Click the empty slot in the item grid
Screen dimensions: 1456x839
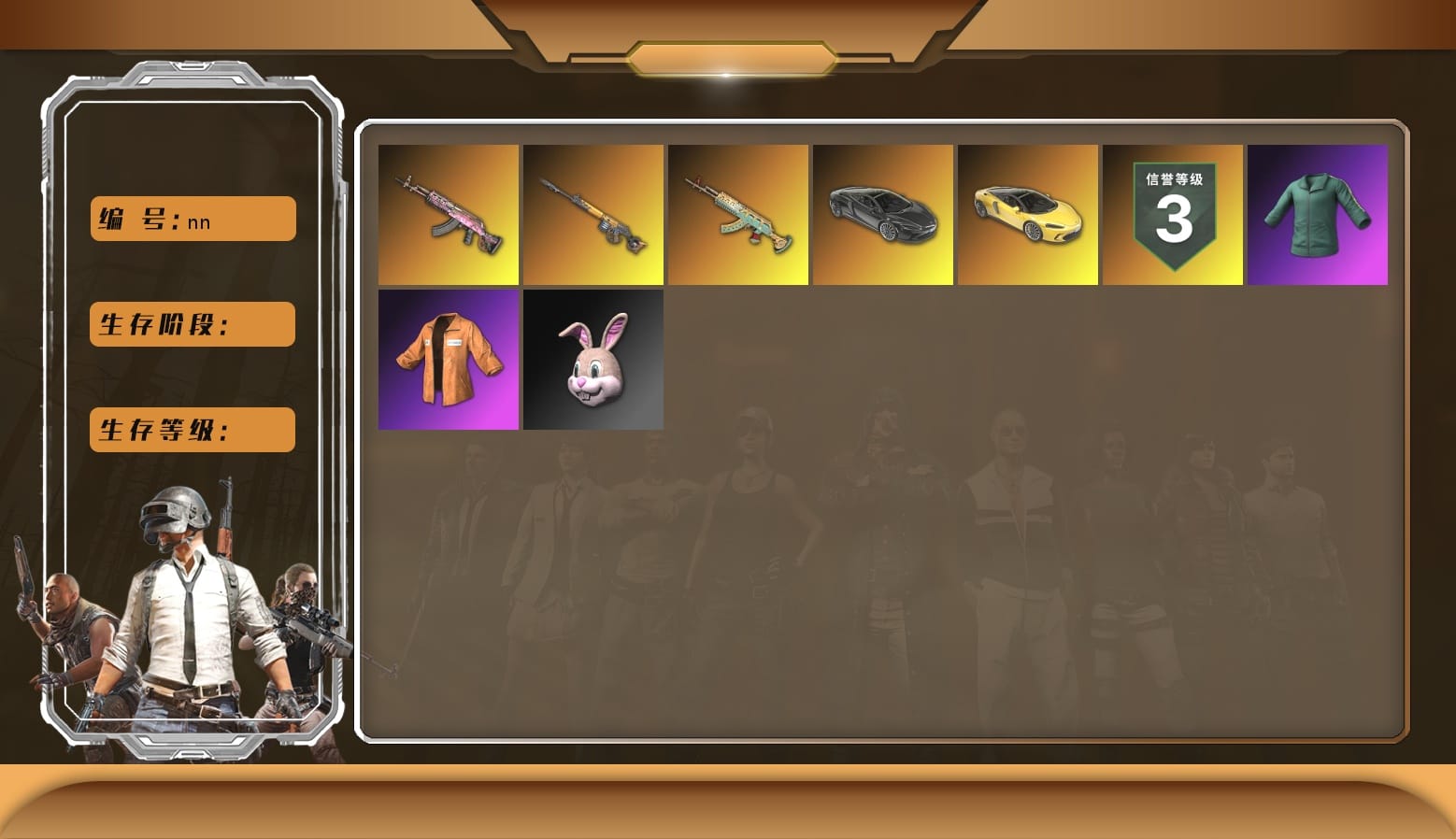point(738,360)
